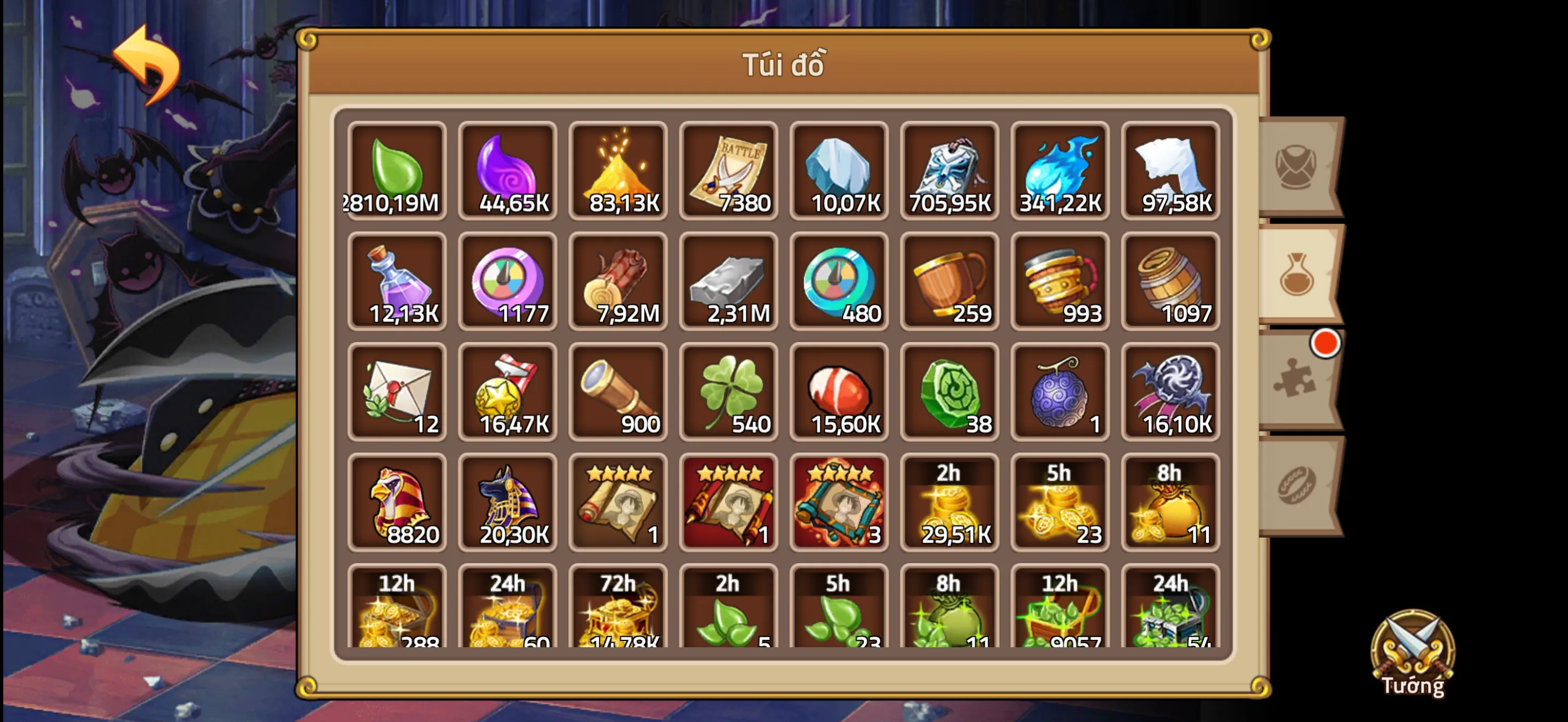Click the four-leaf clover showing 540
The height and width of the screenshot is (722, 1568).
729,393
